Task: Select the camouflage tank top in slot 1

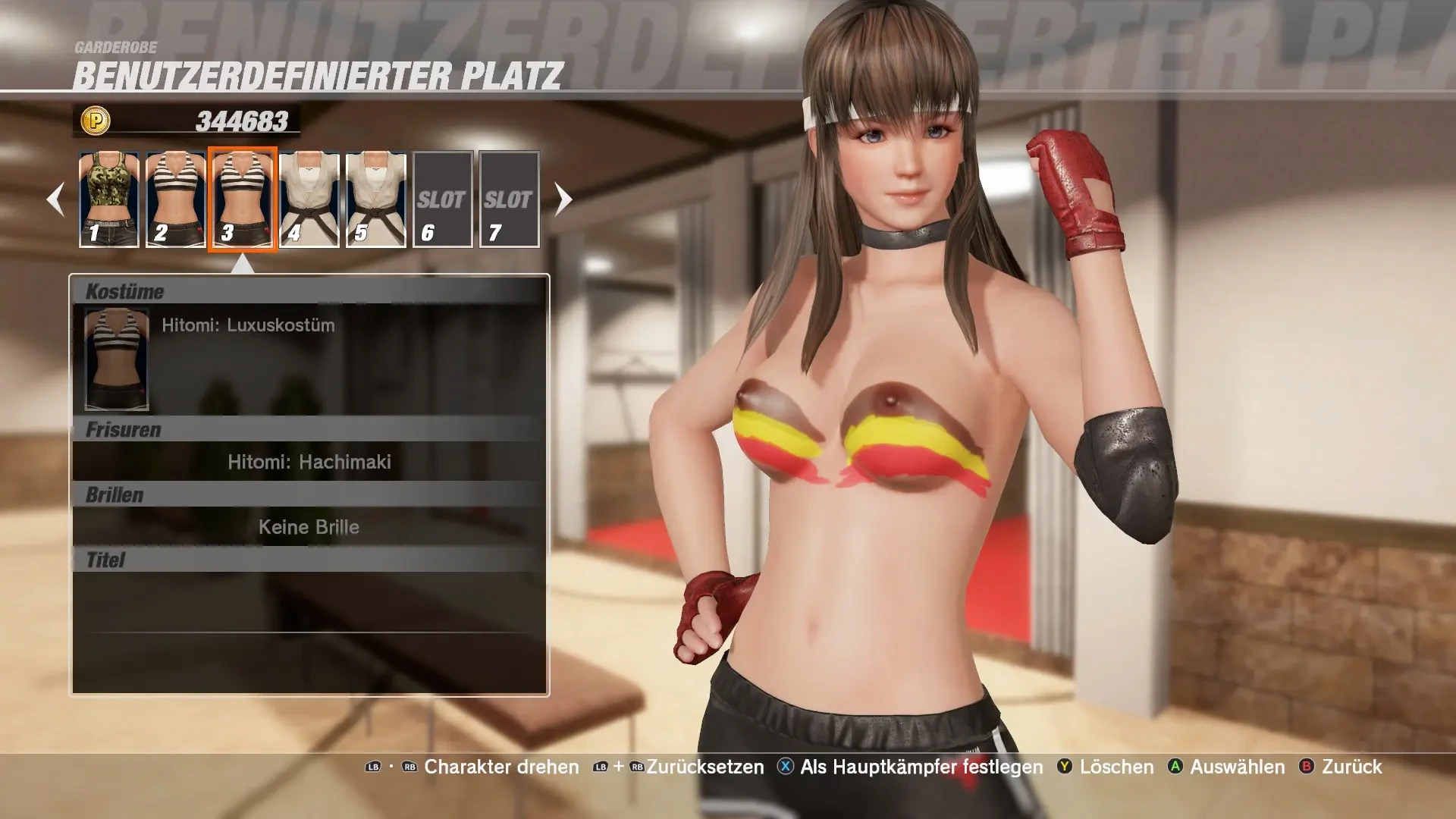Action: pyautogui.click(x=107, y=197)
